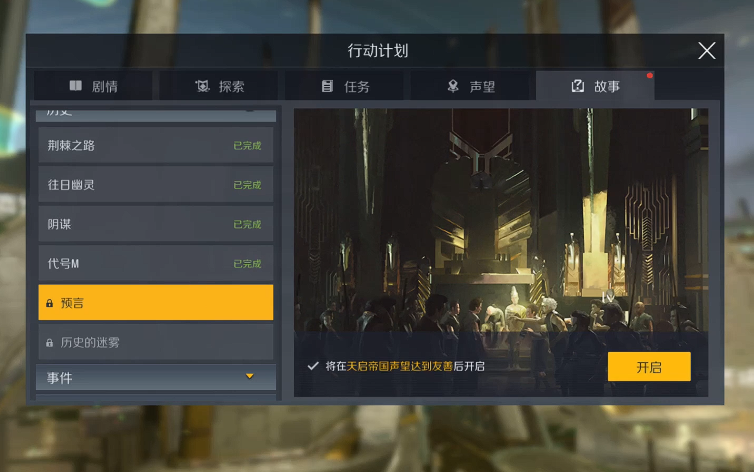Select the locked 预言 story entry

pyautogui.click(x=155, y=303)
